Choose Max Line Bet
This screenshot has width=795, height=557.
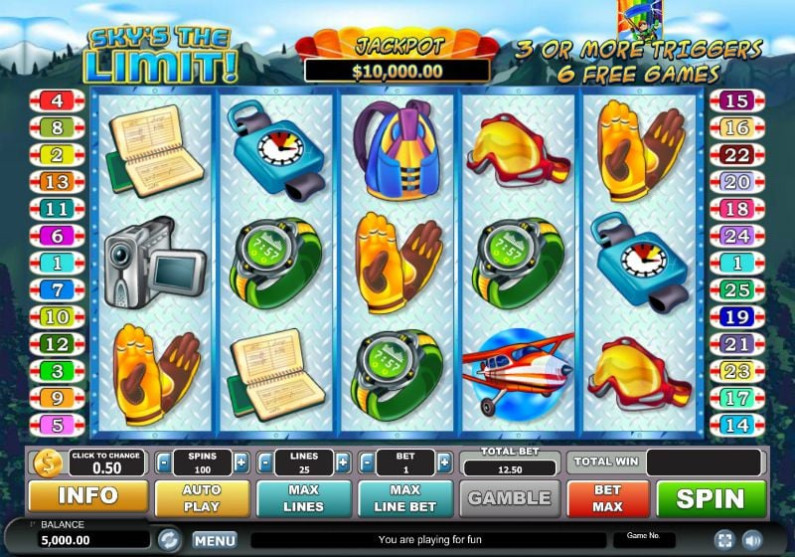(x=405, y=498)
